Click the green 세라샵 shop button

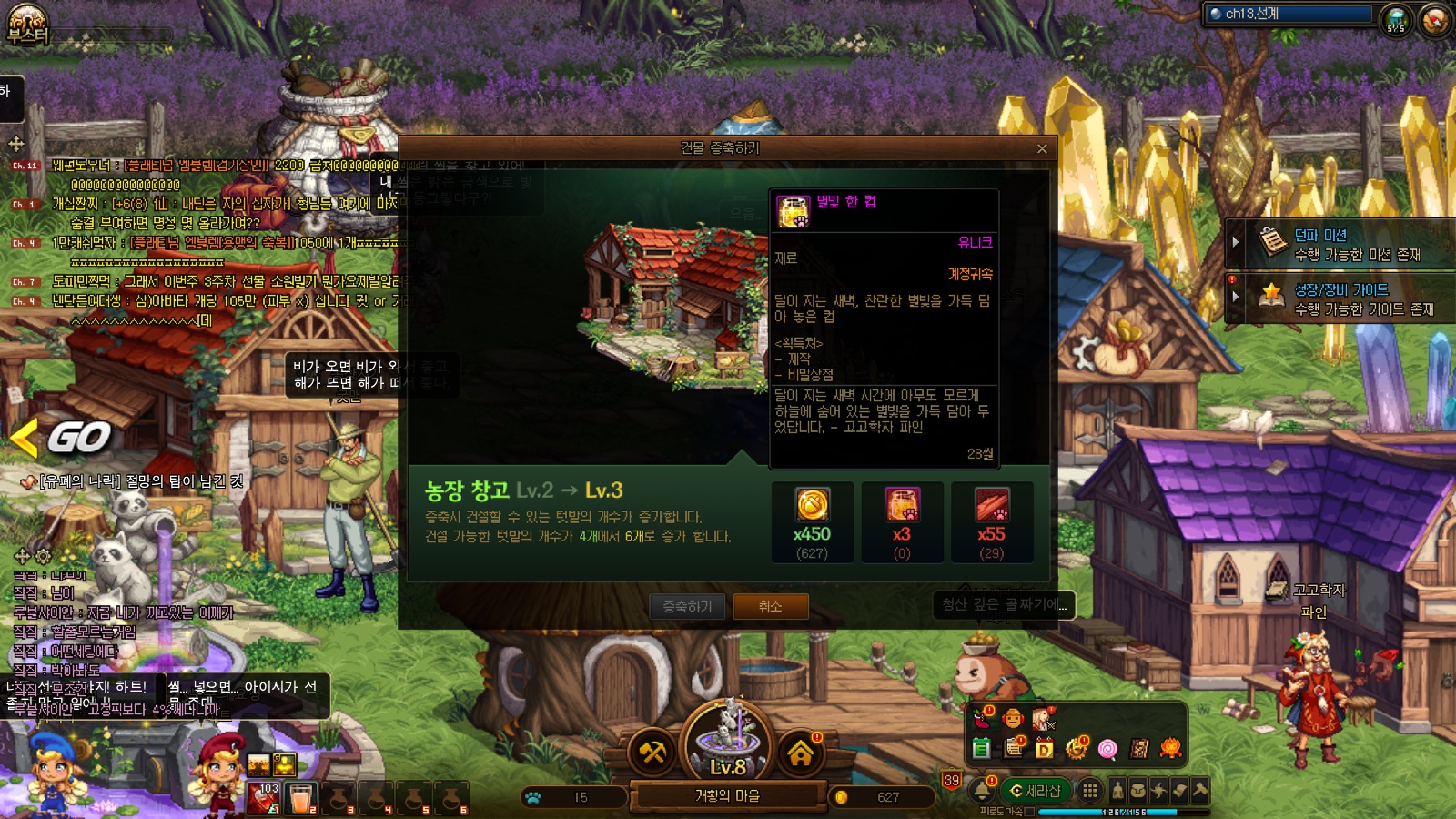(1035, 791)
